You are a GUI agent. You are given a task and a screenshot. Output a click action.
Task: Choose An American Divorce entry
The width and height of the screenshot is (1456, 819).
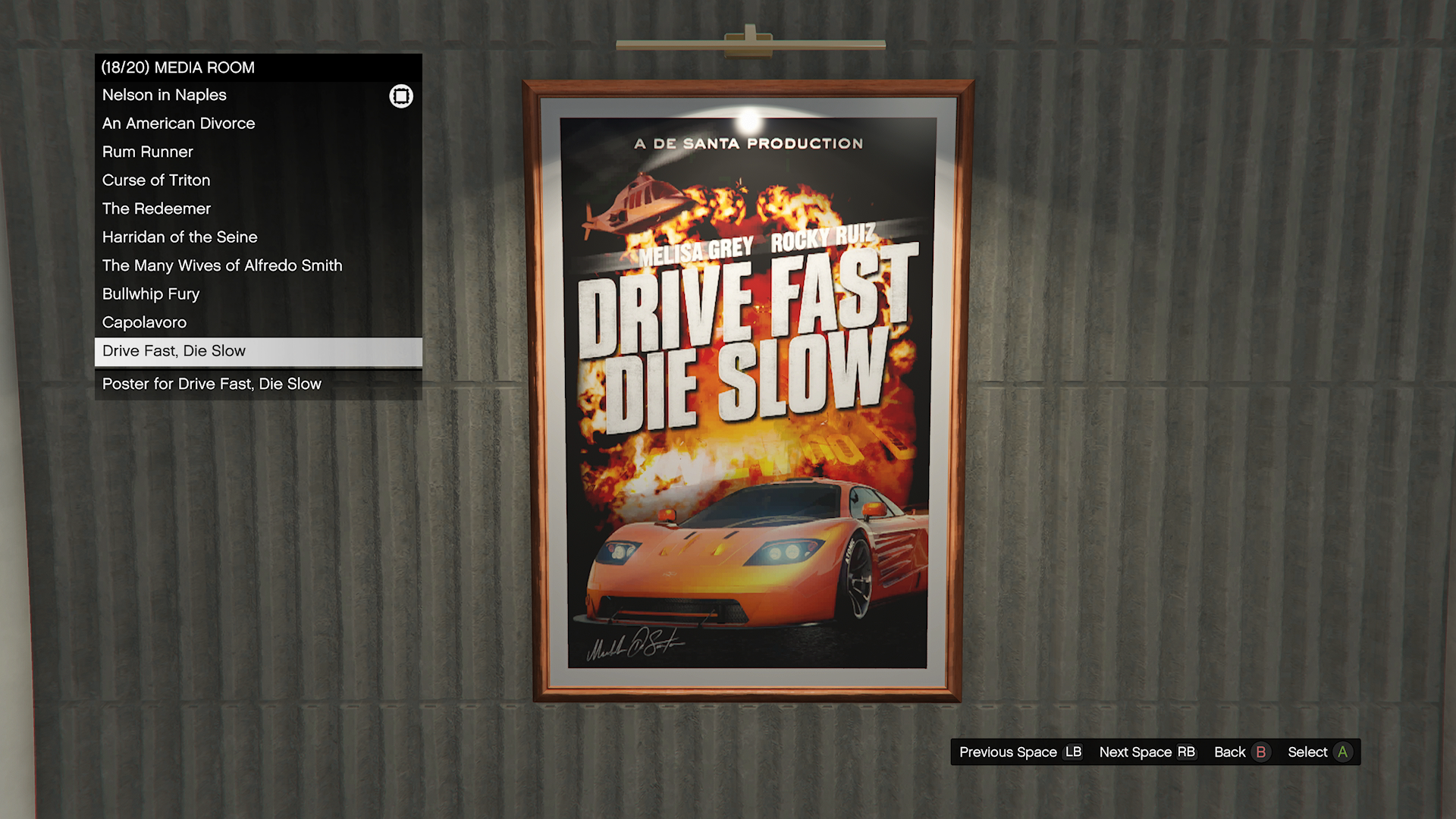178,124
